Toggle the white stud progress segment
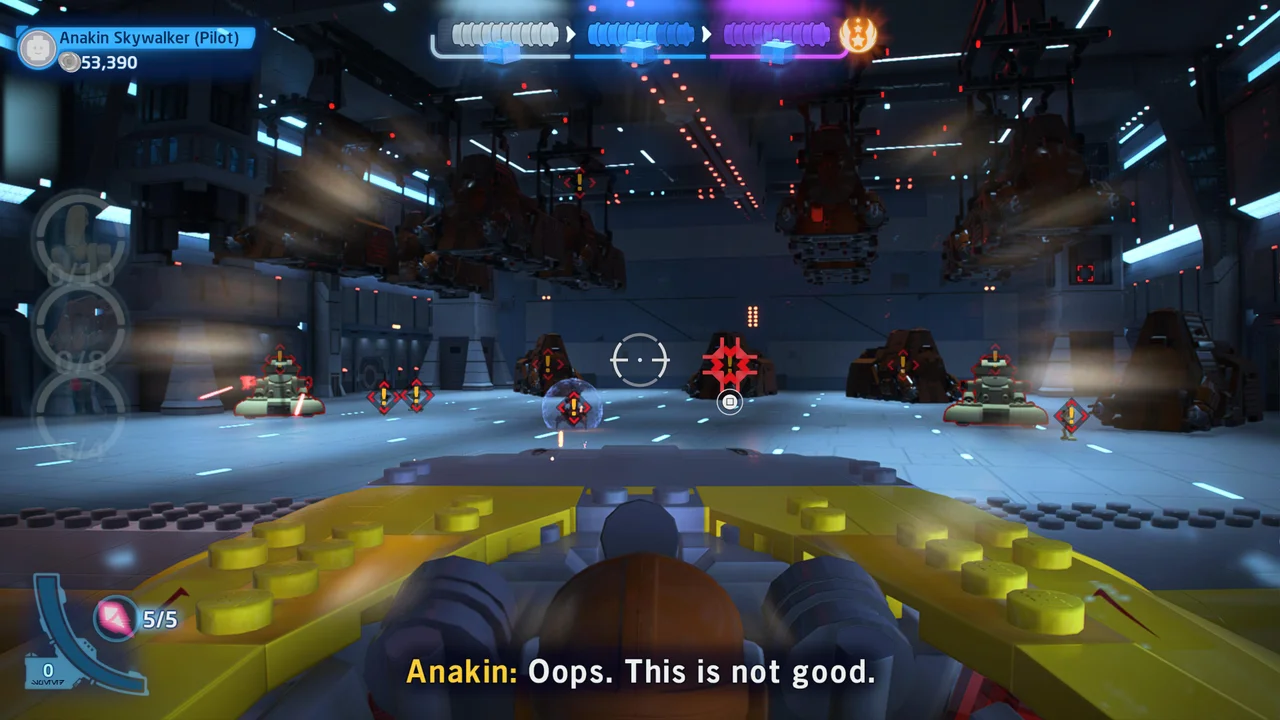This screenshot has height=720, width=1280. click(503, 33)
